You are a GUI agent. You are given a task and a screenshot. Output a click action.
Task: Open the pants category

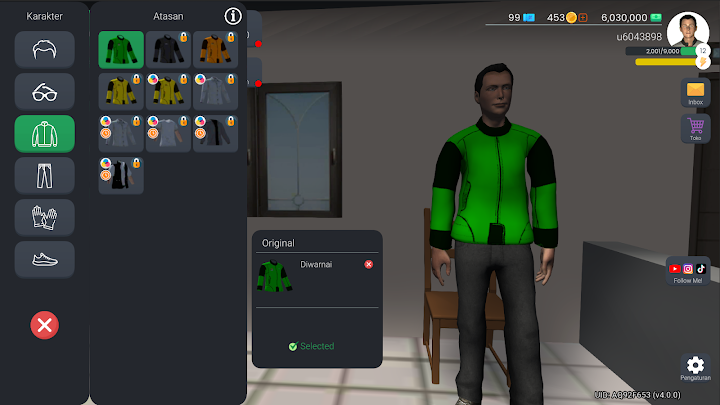pyautogui.click(x=44, y=175)
